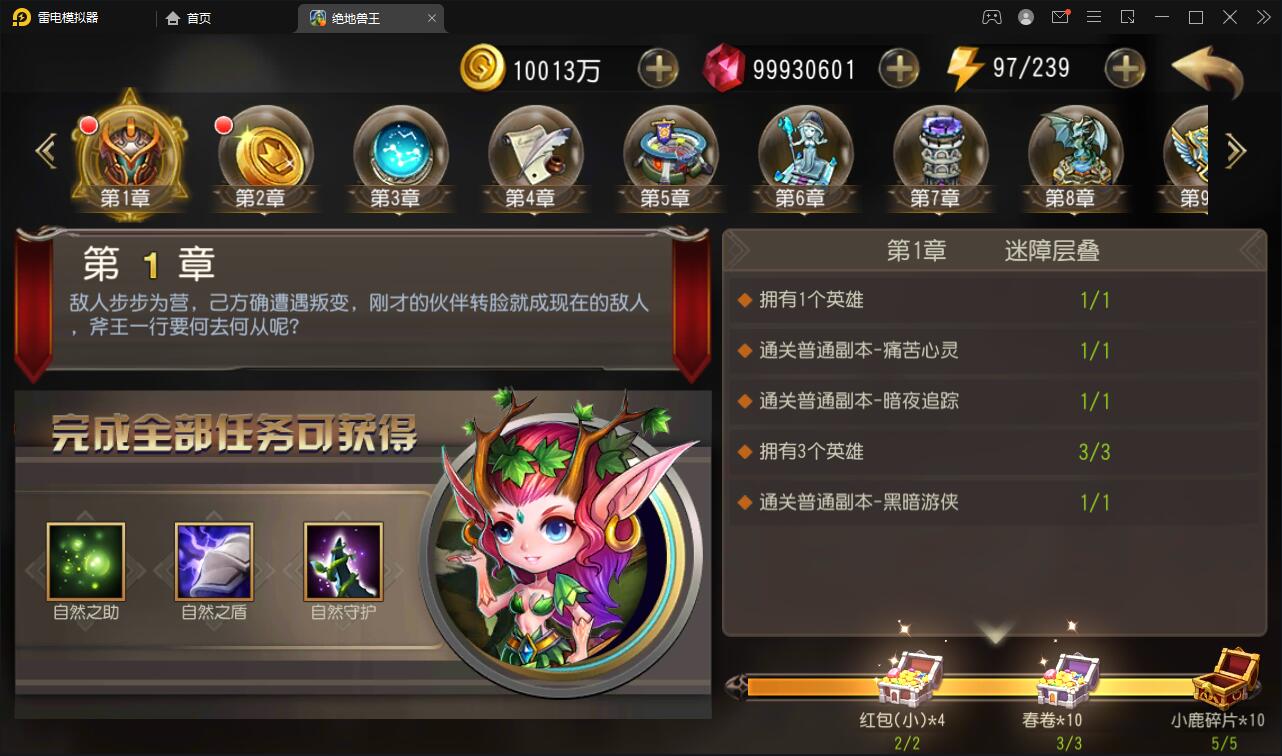Click the left chapter navigation arrow

point(45,150)
